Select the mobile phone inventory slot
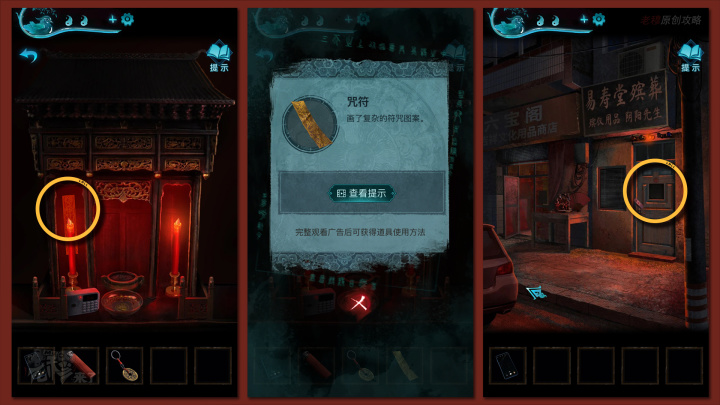The height and width of the screenshot is (405, 720). click(507, 365)
